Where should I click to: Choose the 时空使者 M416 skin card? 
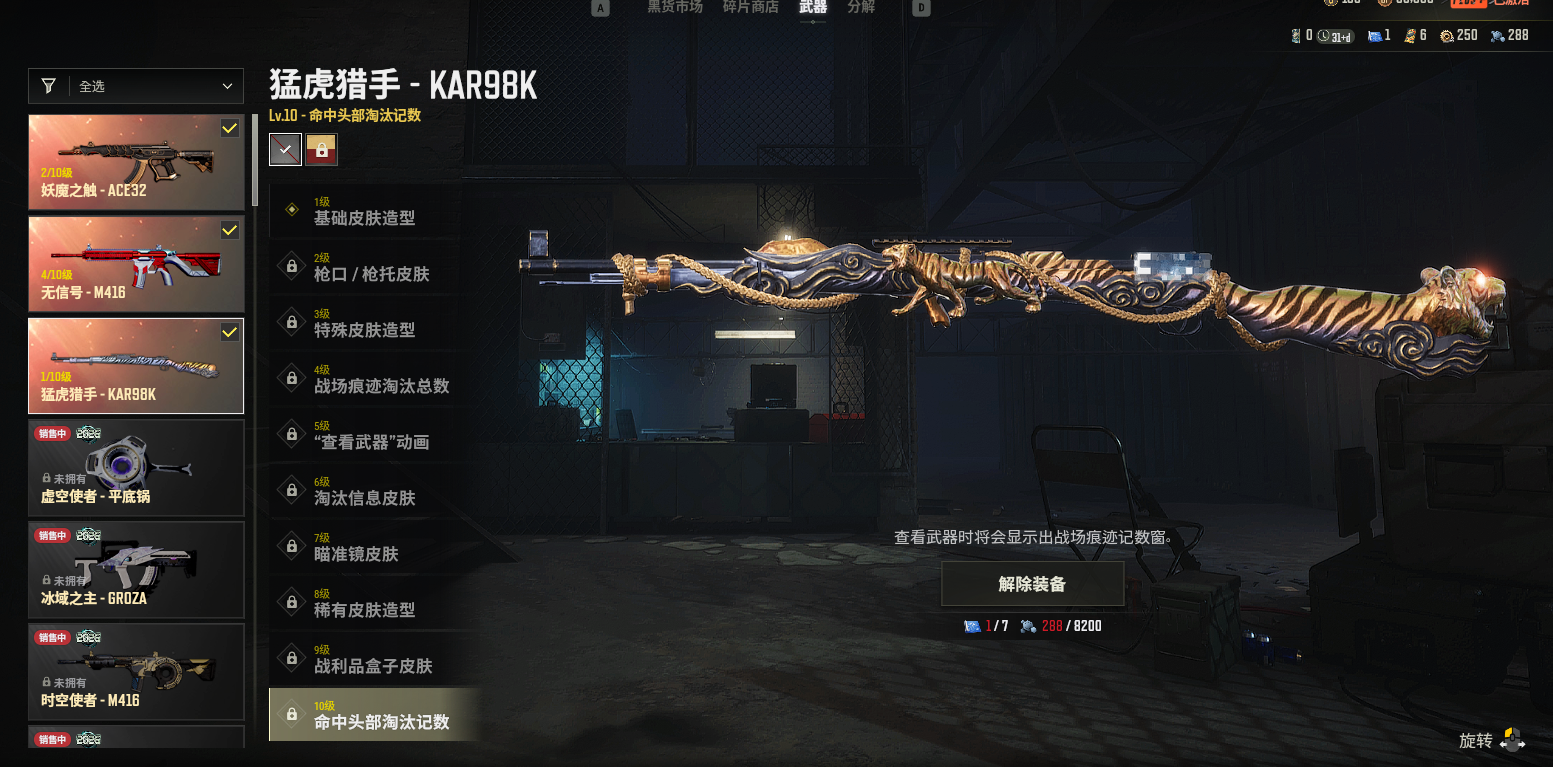click(x=136, y=672)
